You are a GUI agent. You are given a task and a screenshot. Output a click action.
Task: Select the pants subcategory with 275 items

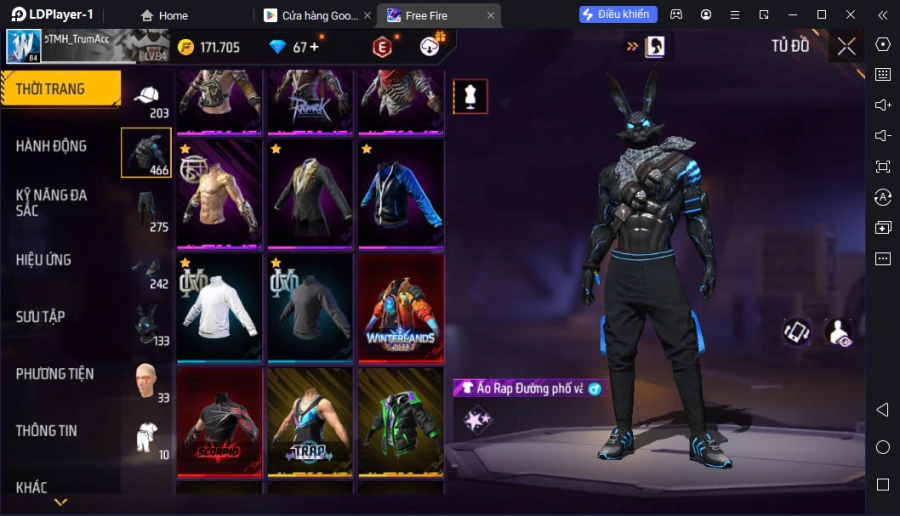pos(147,212)
